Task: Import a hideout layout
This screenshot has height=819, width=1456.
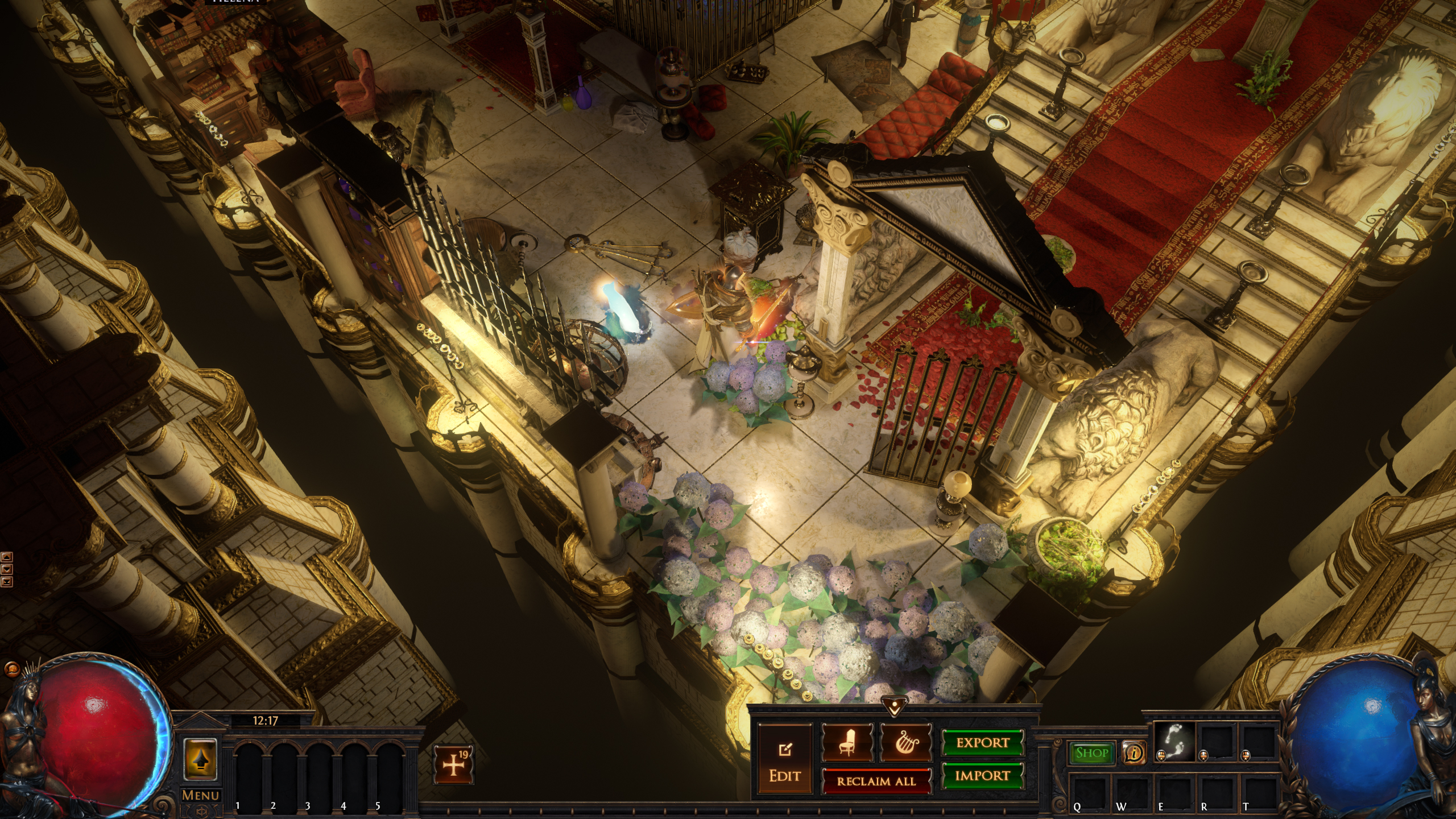Action: coord(983,776)
